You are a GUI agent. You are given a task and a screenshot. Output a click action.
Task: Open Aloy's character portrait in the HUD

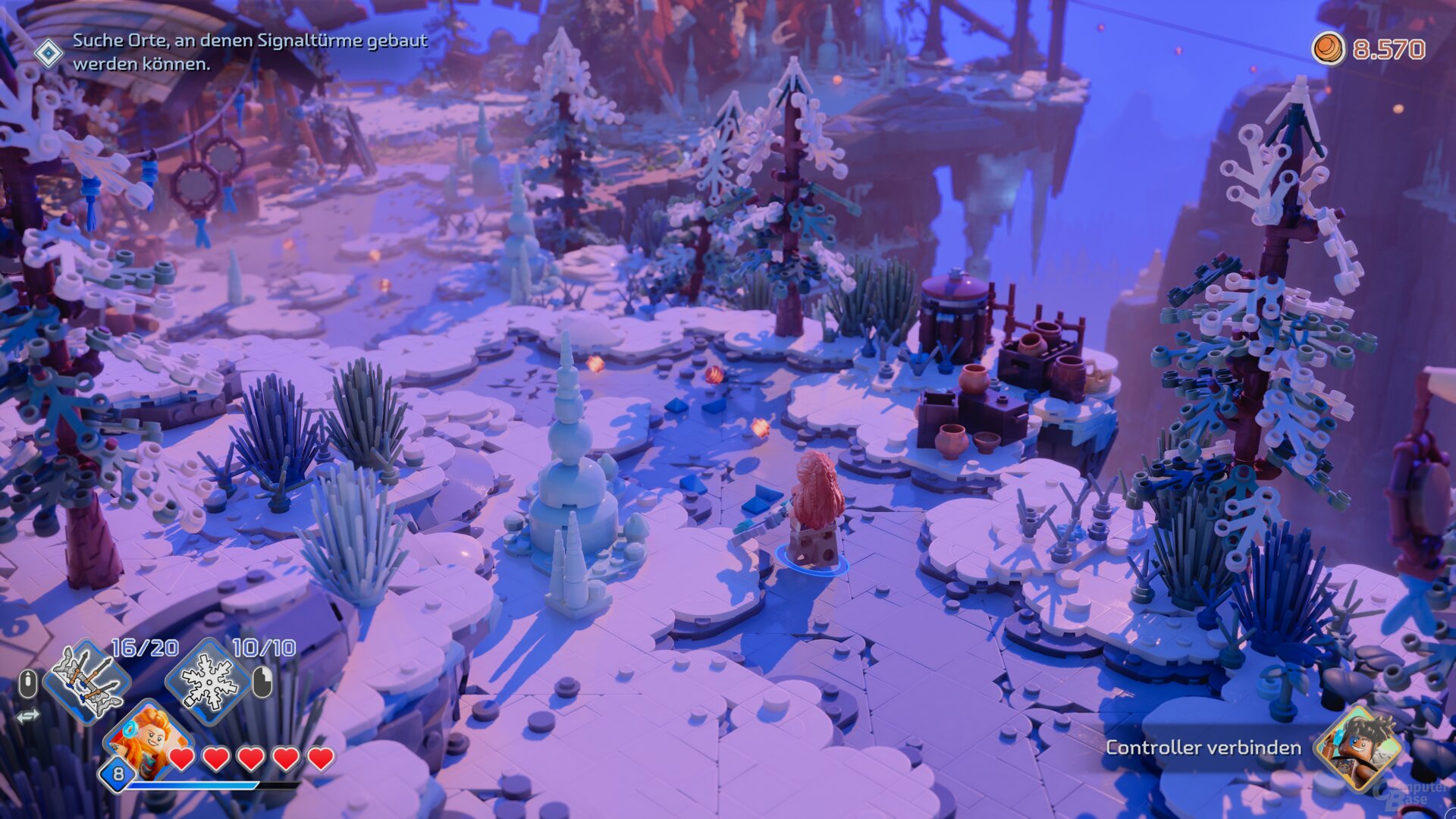(149, 740)
